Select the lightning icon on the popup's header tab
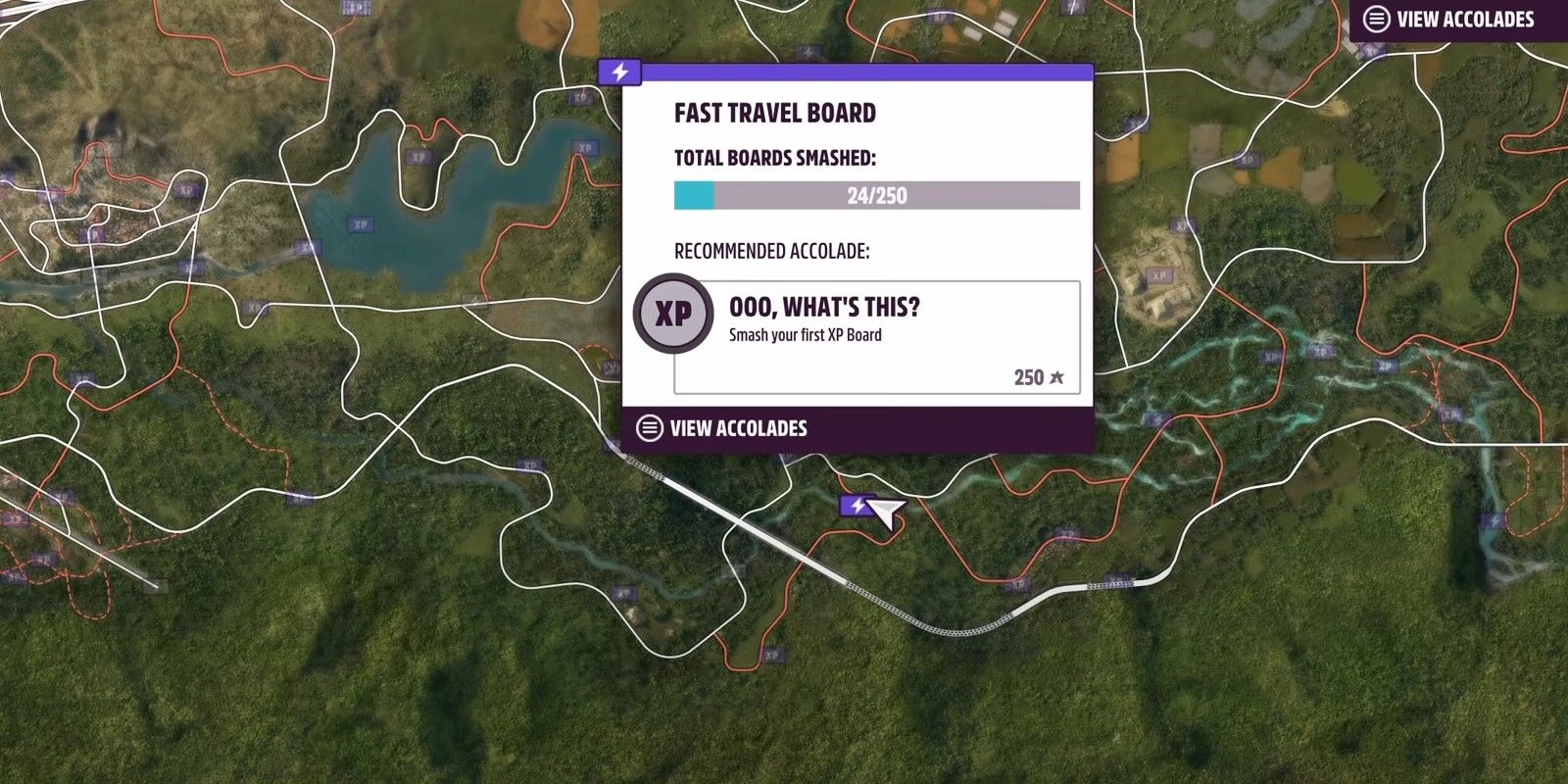This screenshot has width=1568, height=784. (x=619, y=71)
